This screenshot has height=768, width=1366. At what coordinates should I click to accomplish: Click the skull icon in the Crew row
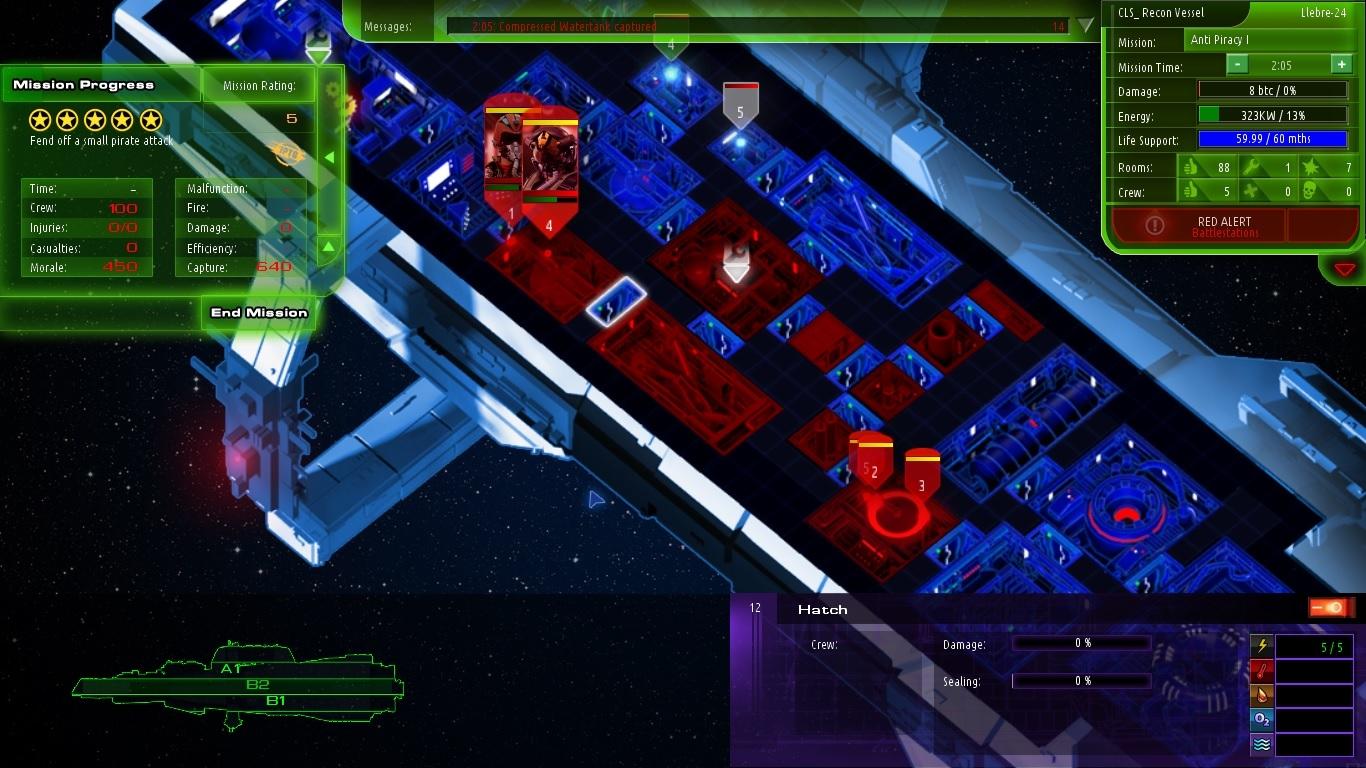[x=1308, y=191]
